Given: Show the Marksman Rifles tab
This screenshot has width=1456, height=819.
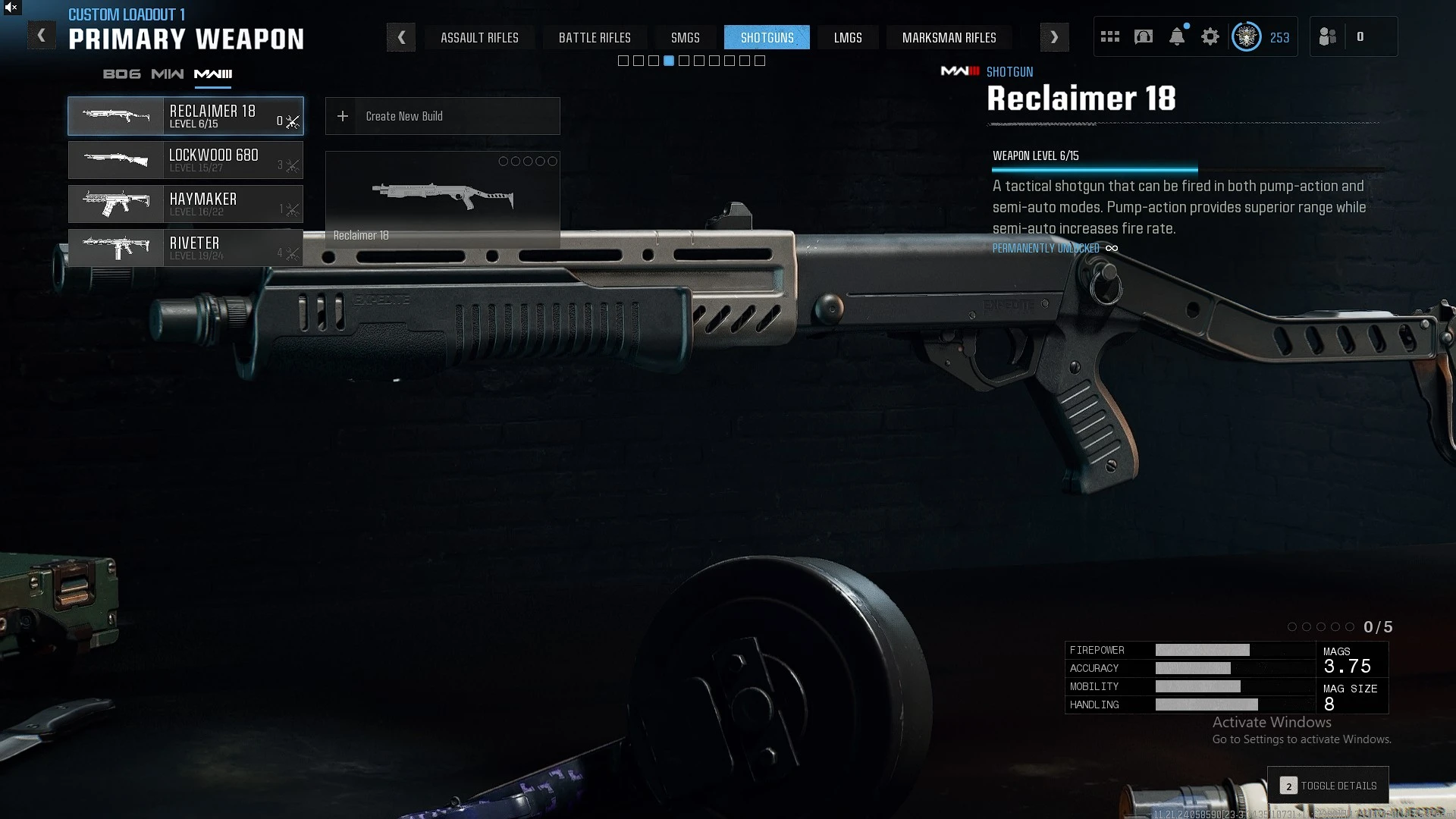Looking at the screenshot, I should coord(949,37).
